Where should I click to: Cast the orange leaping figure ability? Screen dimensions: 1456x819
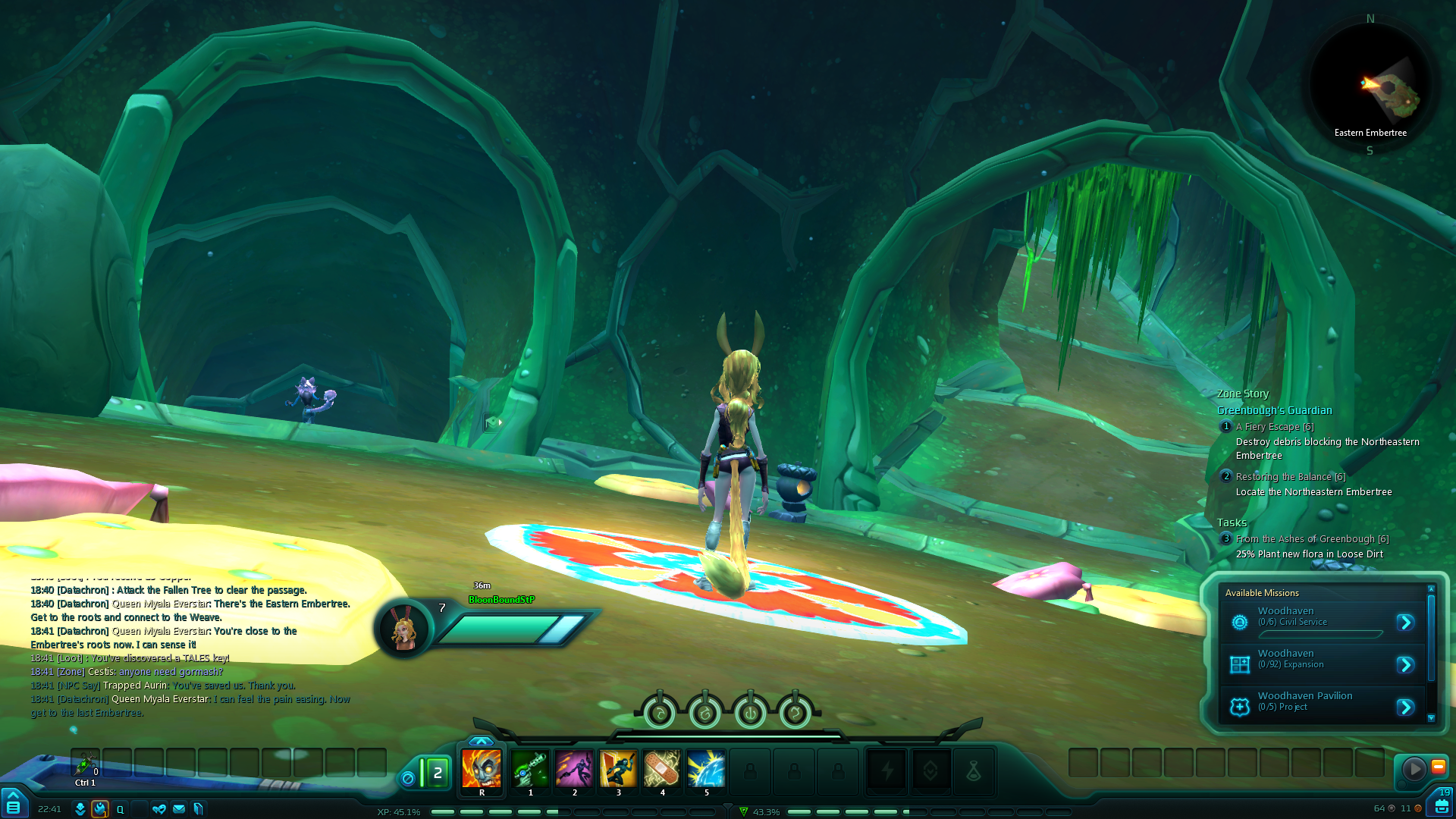[x=618, y=768]
